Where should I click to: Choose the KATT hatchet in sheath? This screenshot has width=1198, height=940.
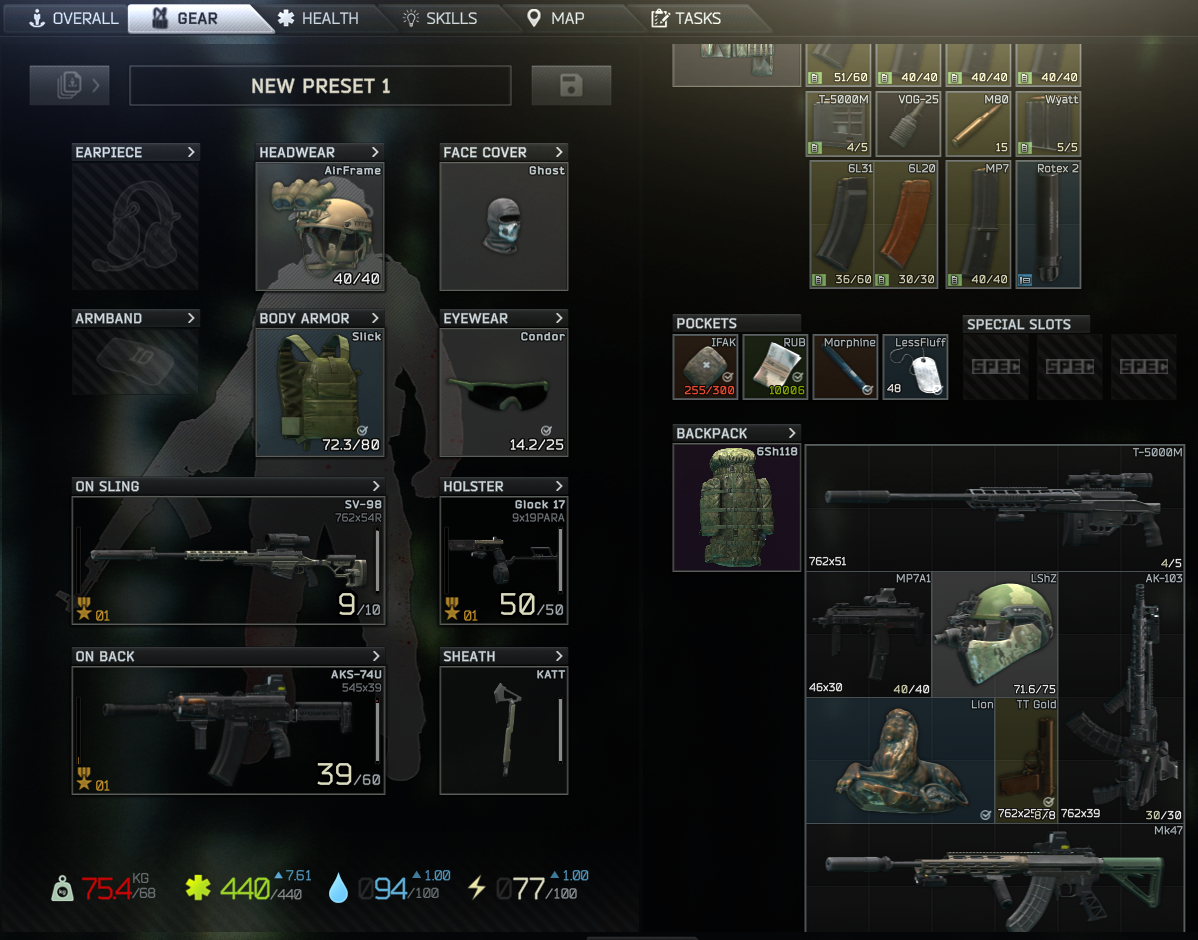[x=504, y=730]
